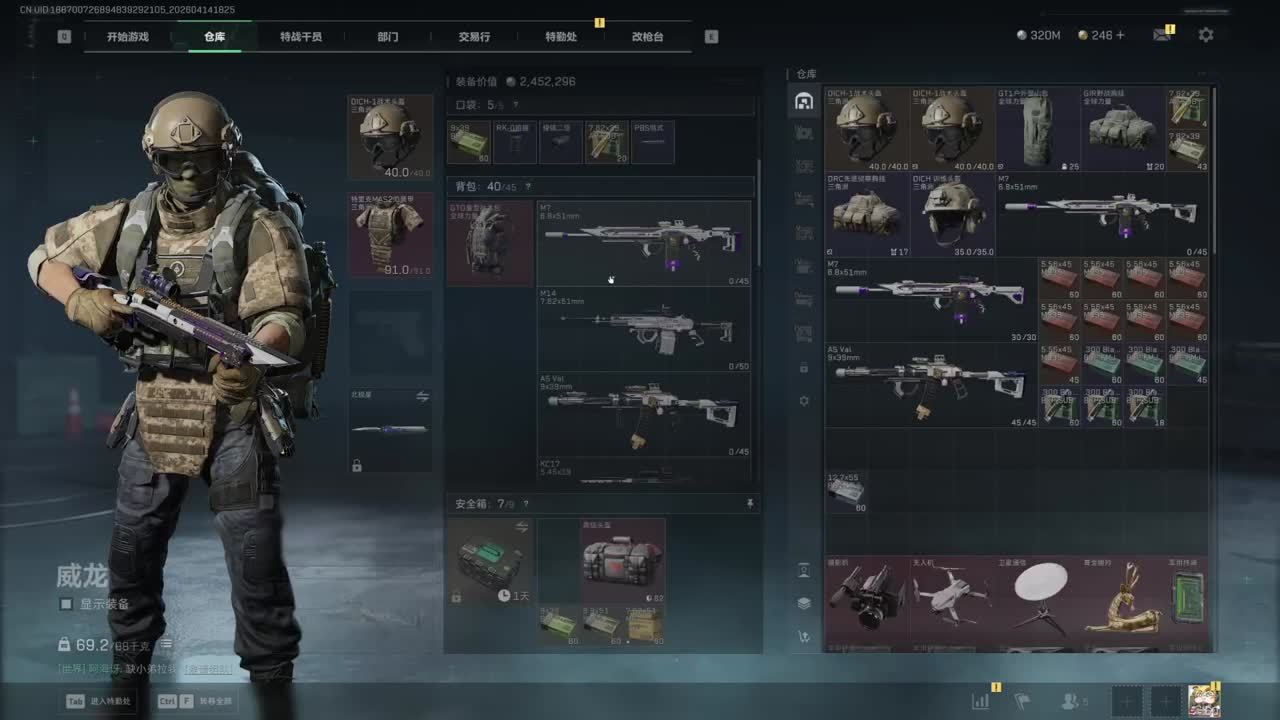
Task: Choose the AS Val in the backpack
Action: coord(644,412)
